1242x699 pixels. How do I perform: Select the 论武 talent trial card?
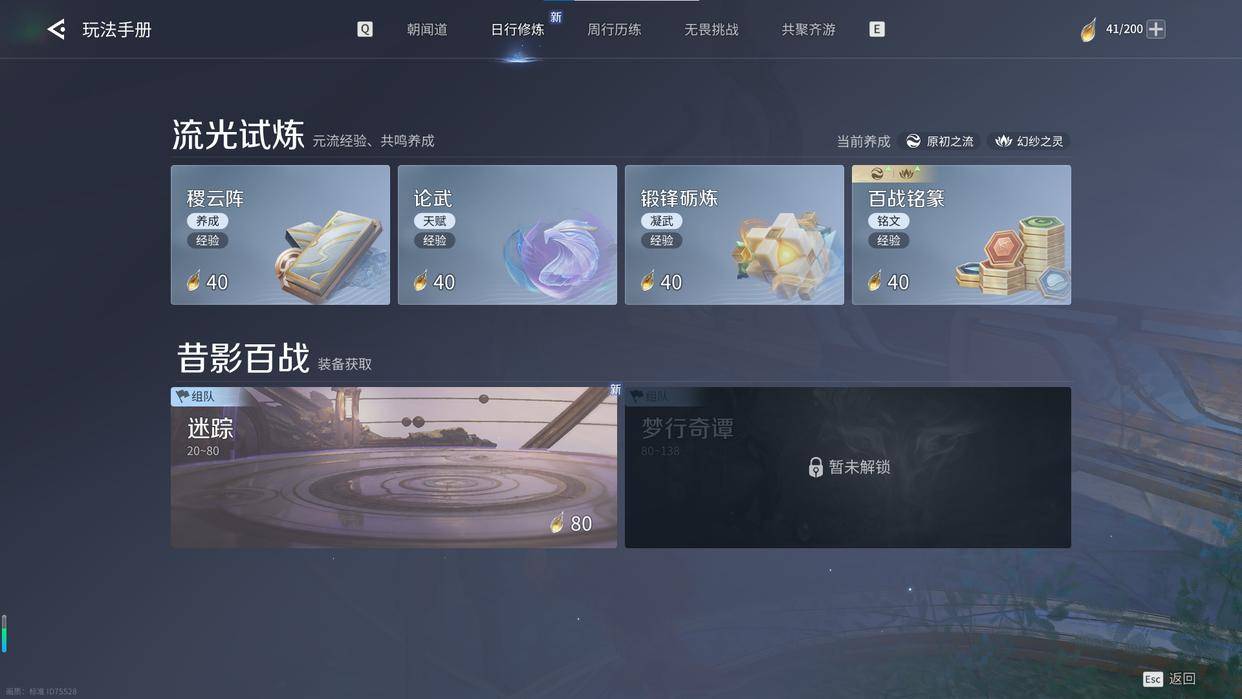507,235
